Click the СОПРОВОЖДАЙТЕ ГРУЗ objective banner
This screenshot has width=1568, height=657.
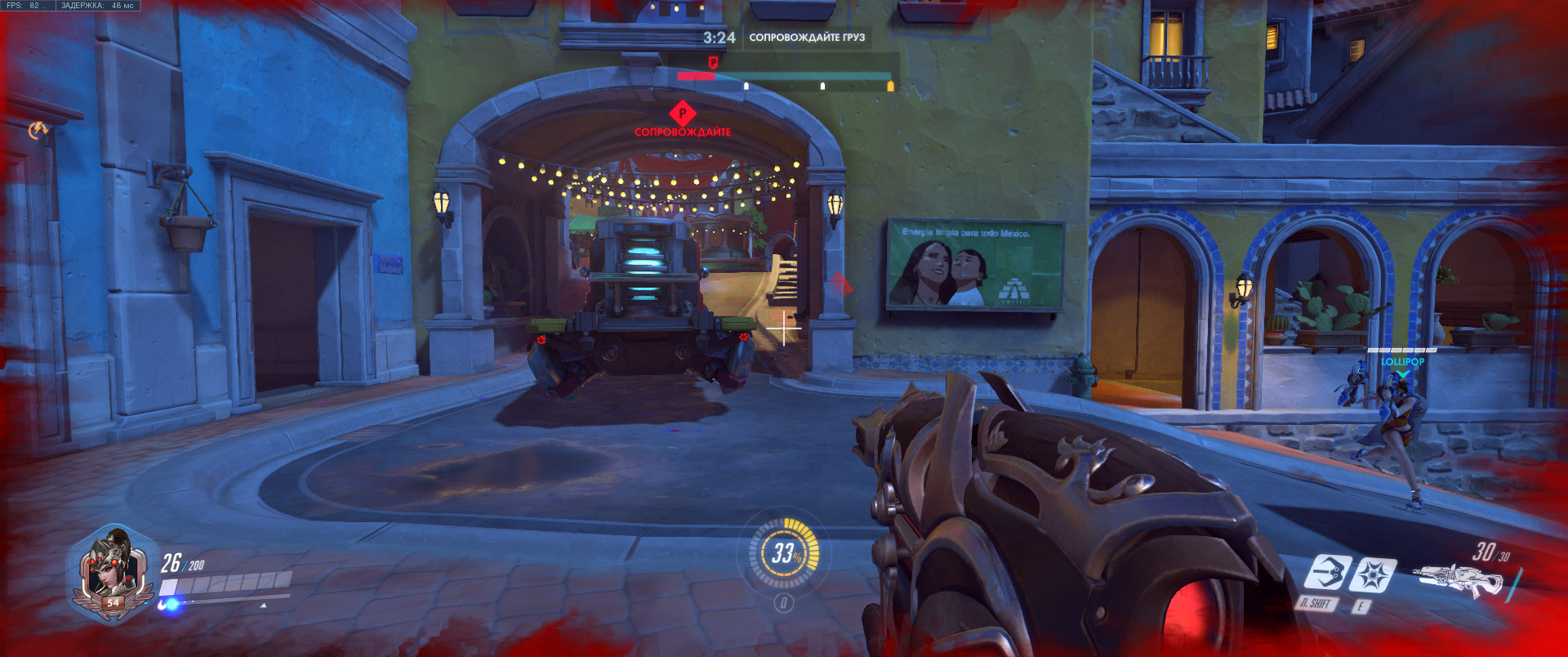pyautogui.click(x=808, y=38)
